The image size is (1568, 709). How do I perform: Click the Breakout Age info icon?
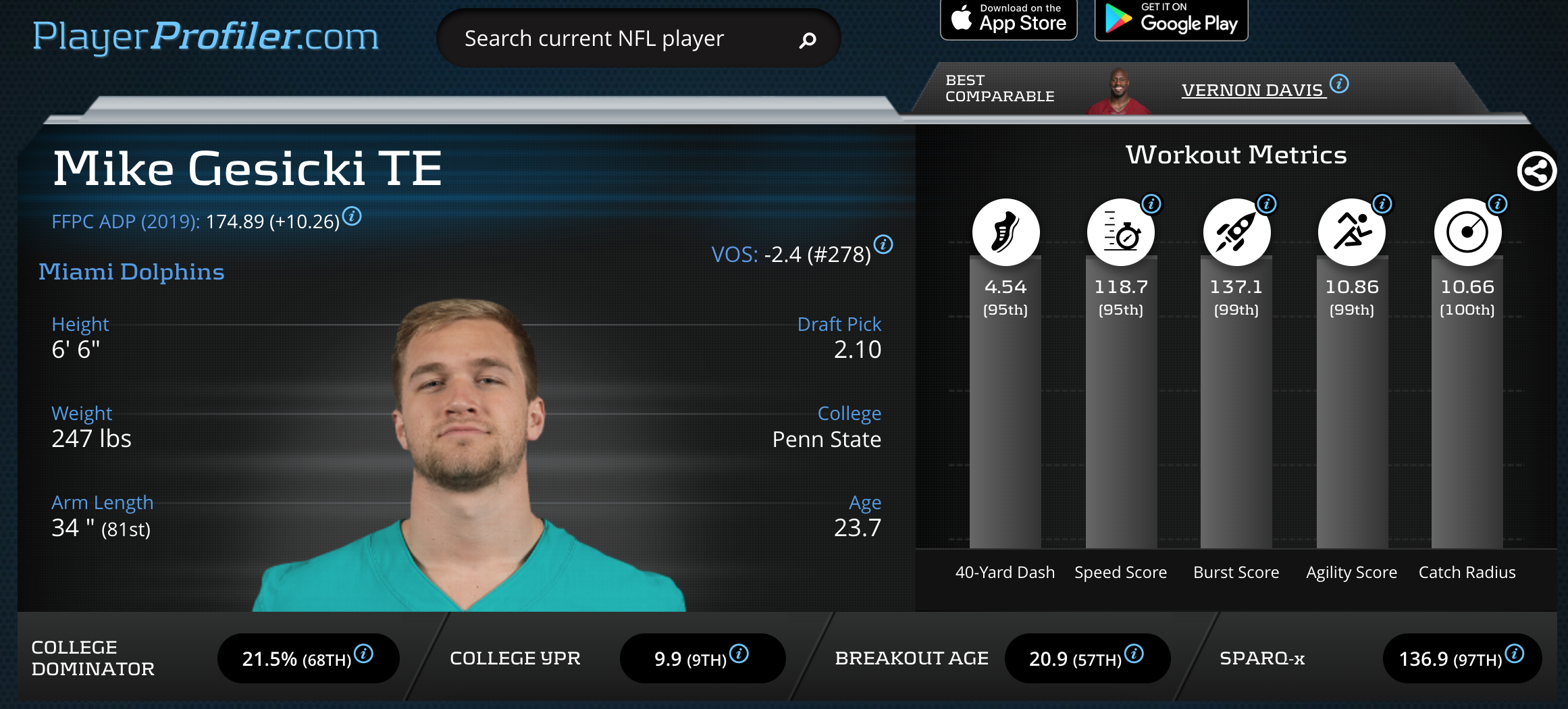1134,654
